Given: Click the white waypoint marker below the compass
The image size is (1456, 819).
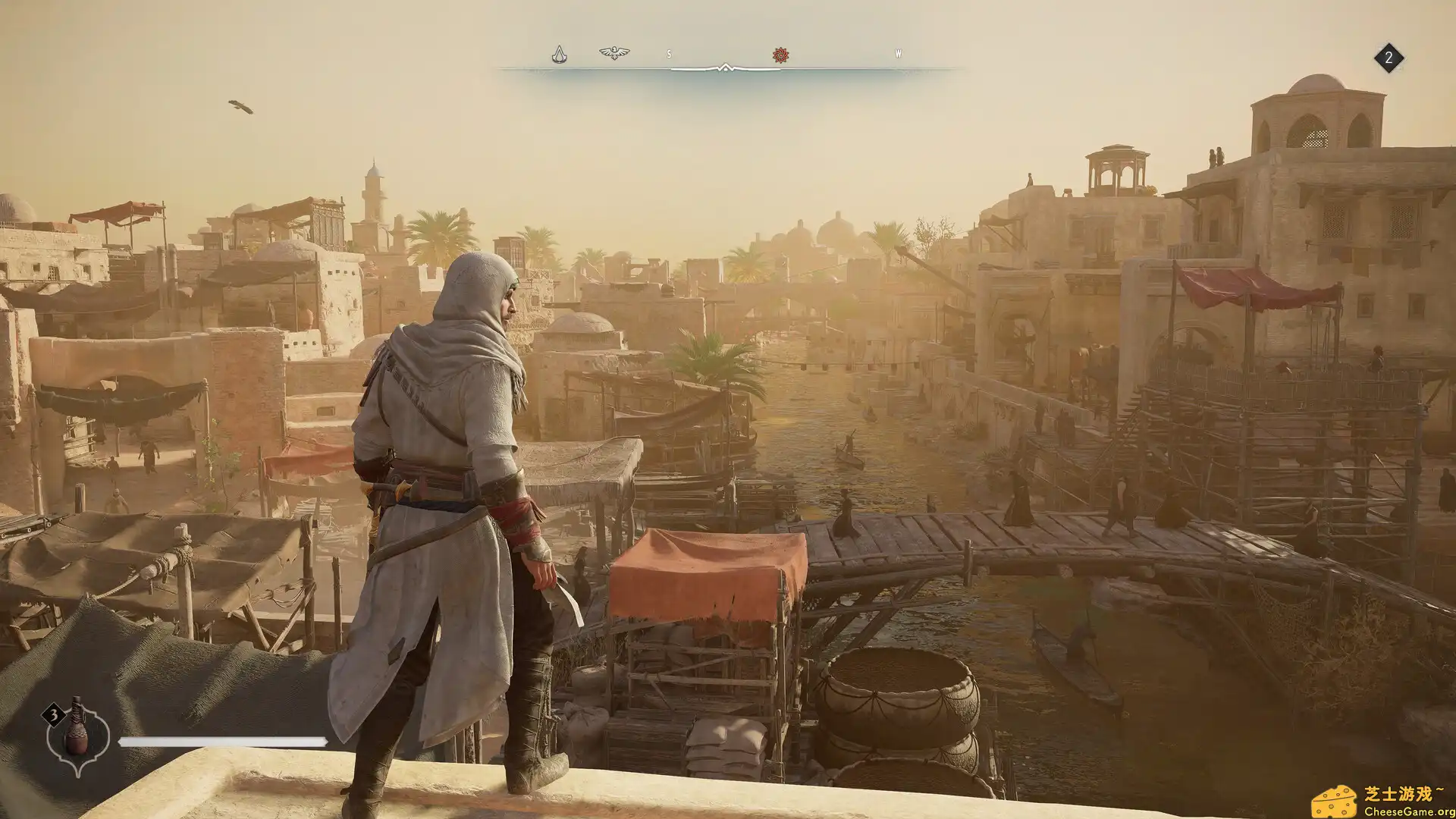Looking at the screenshot, I should click(726, 67).
